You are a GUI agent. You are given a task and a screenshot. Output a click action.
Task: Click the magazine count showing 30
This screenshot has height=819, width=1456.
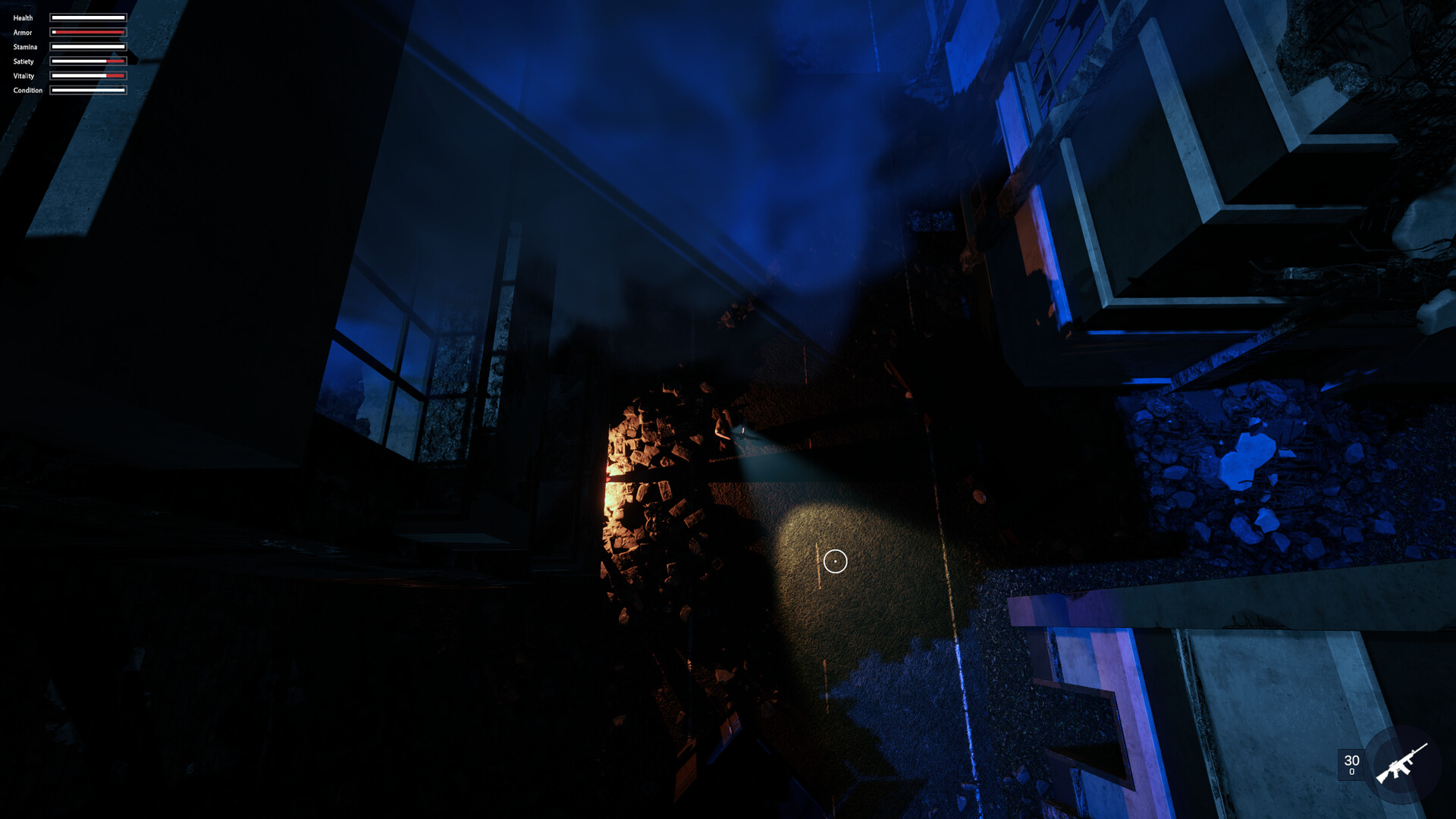point(1351,761)
